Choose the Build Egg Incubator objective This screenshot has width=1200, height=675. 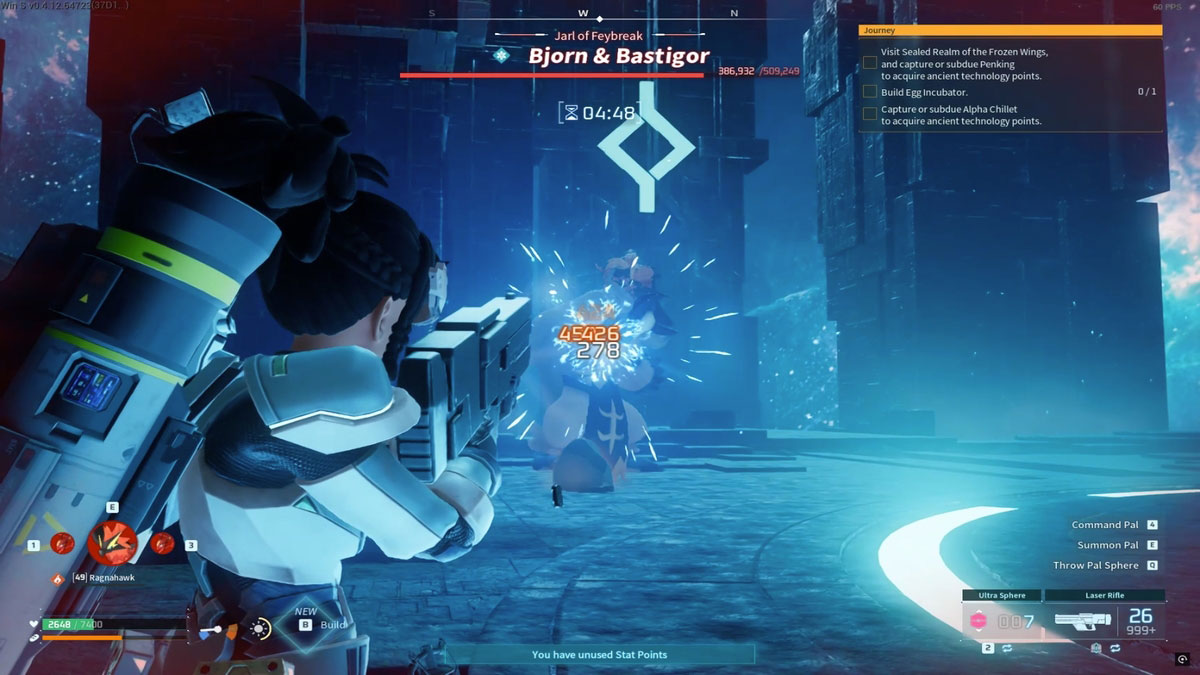[x=909, y=92]
